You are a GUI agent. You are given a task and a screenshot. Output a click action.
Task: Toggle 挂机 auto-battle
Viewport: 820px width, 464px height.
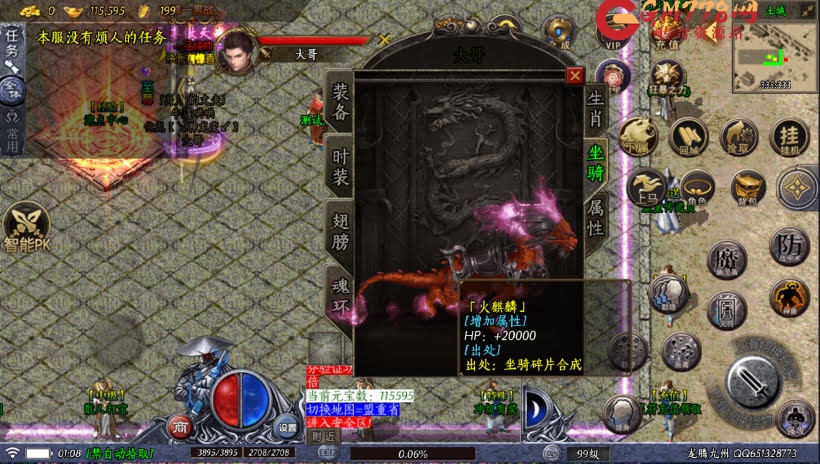click(x=789, y=135)
